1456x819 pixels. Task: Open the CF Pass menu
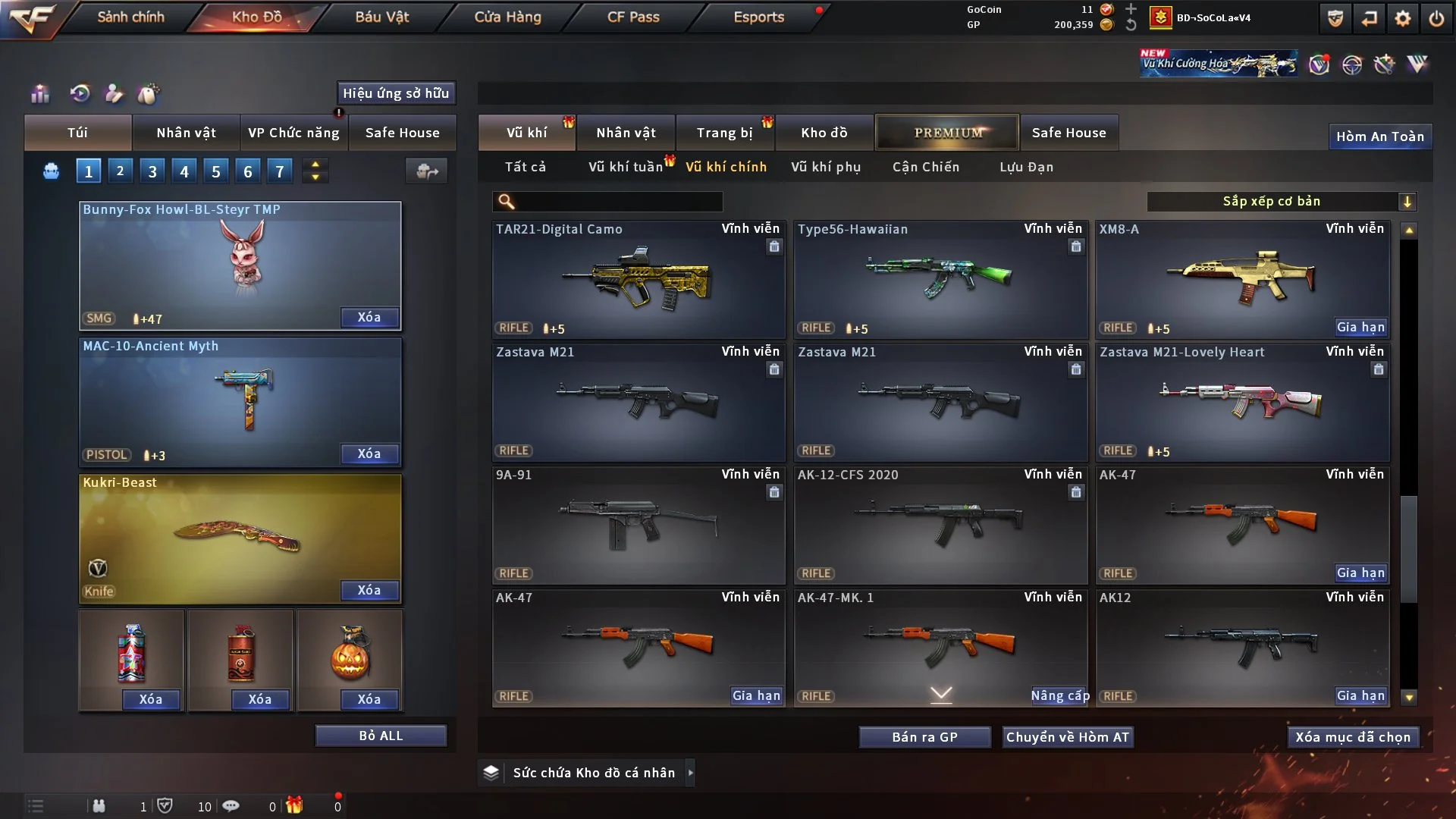click(x=632, y=17)
